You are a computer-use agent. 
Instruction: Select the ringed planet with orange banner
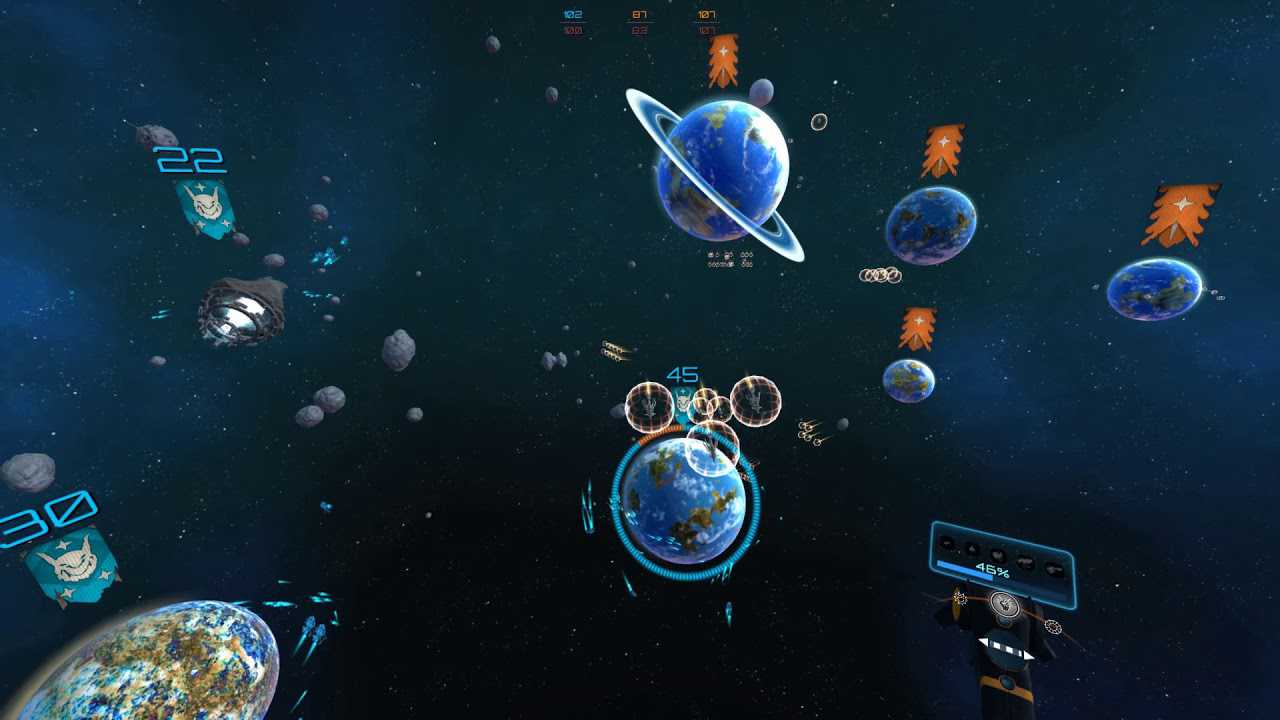tap(723, 172)
